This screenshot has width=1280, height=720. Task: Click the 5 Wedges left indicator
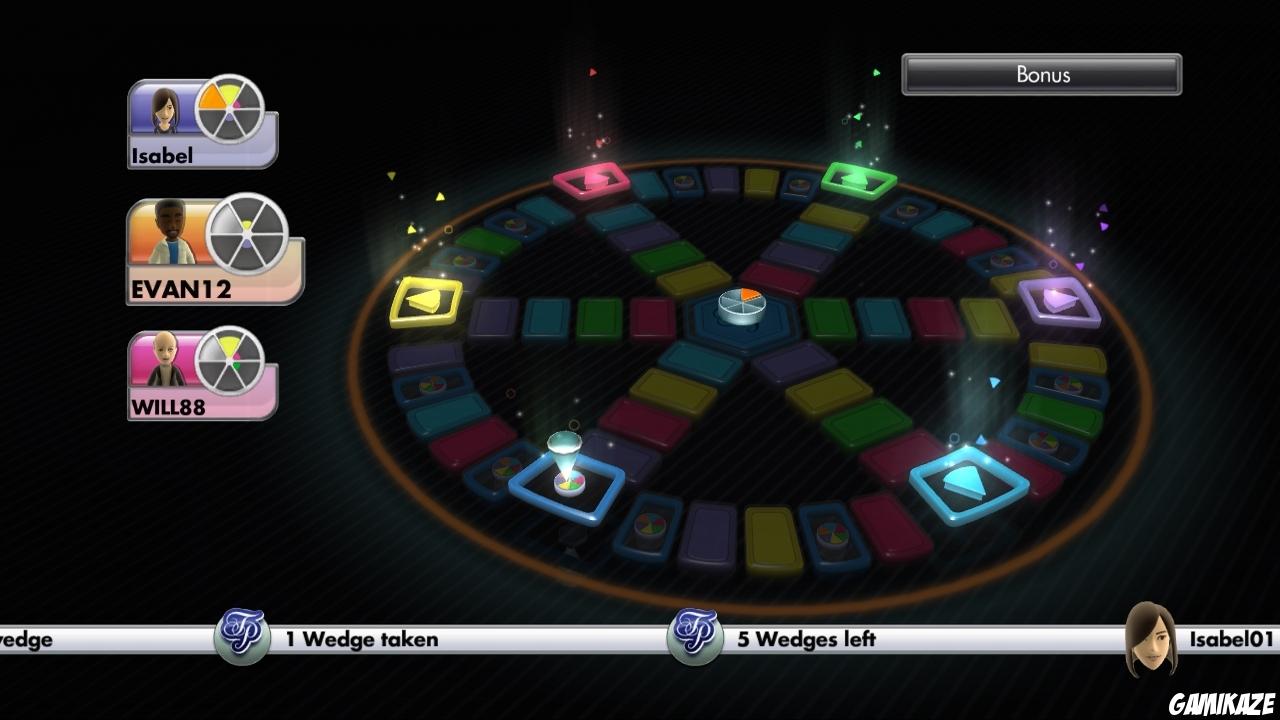[x=806, y=639]
